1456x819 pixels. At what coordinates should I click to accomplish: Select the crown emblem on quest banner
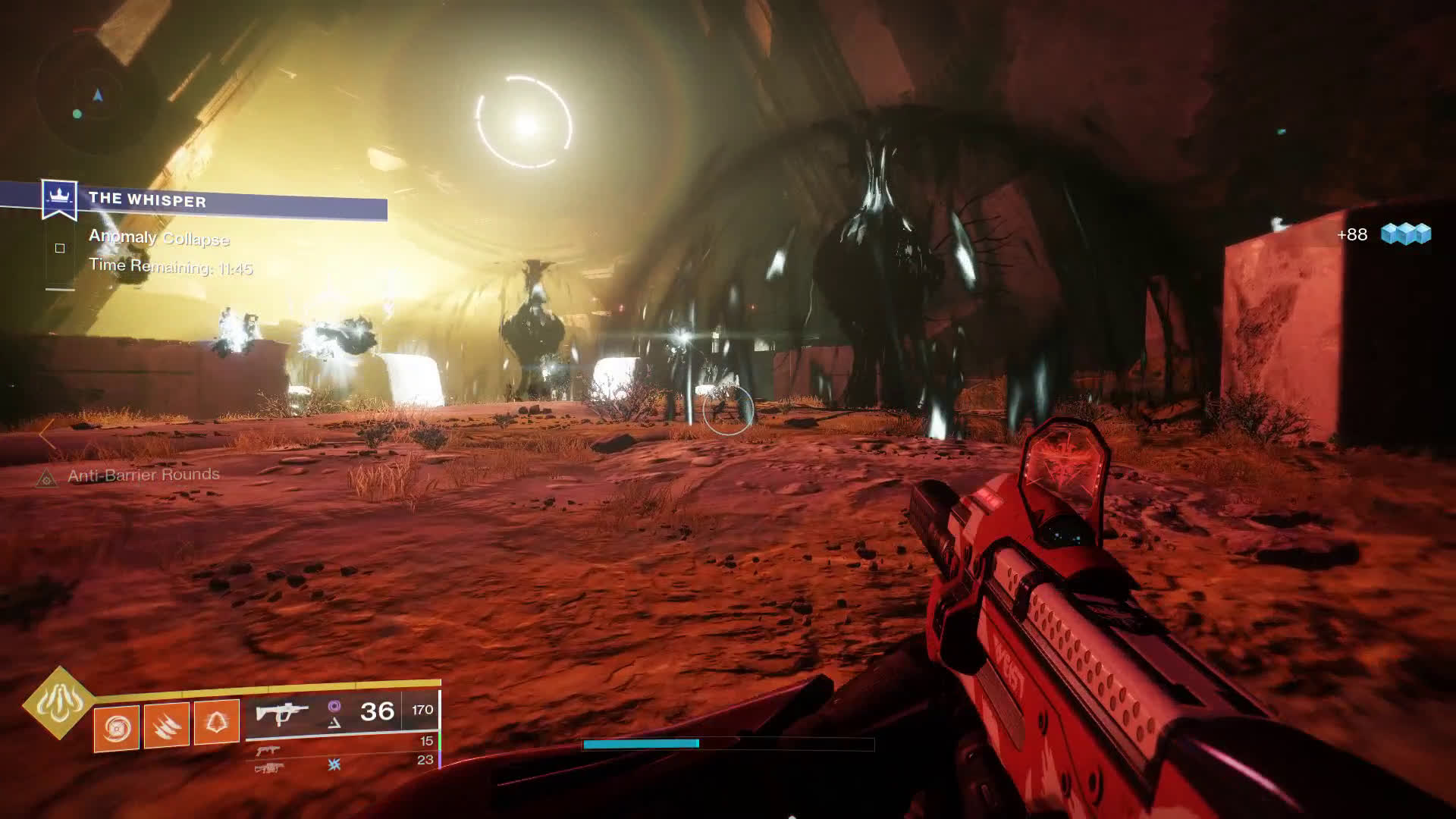click(59, 196)
